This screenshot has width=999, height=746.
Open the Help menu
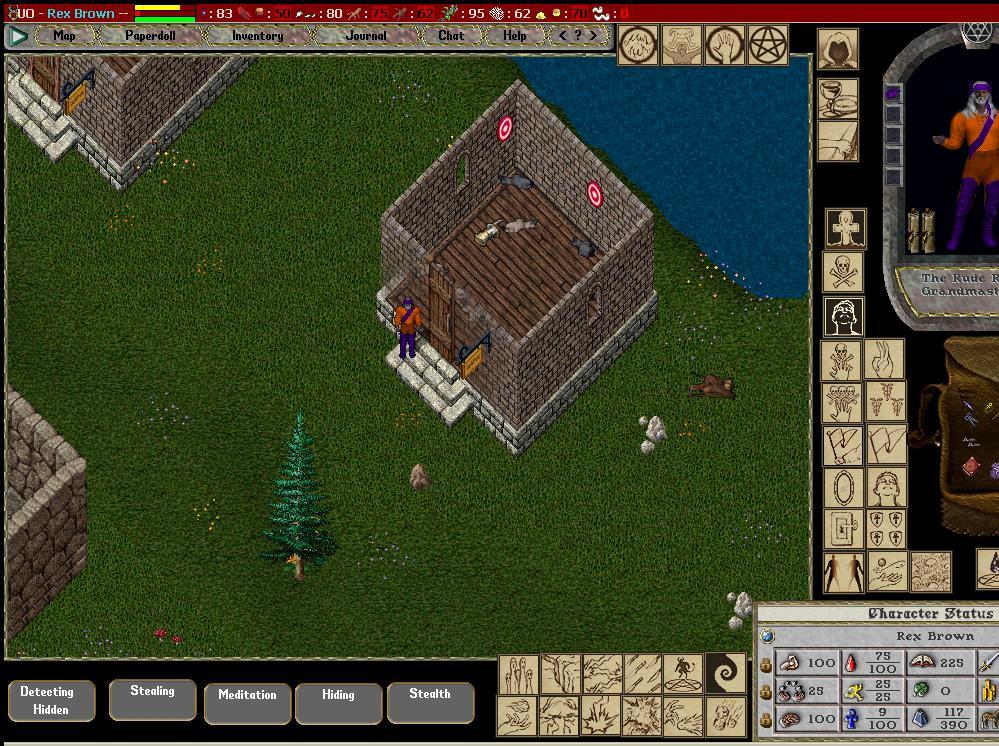pyautogui.click(x=514, y=35)
